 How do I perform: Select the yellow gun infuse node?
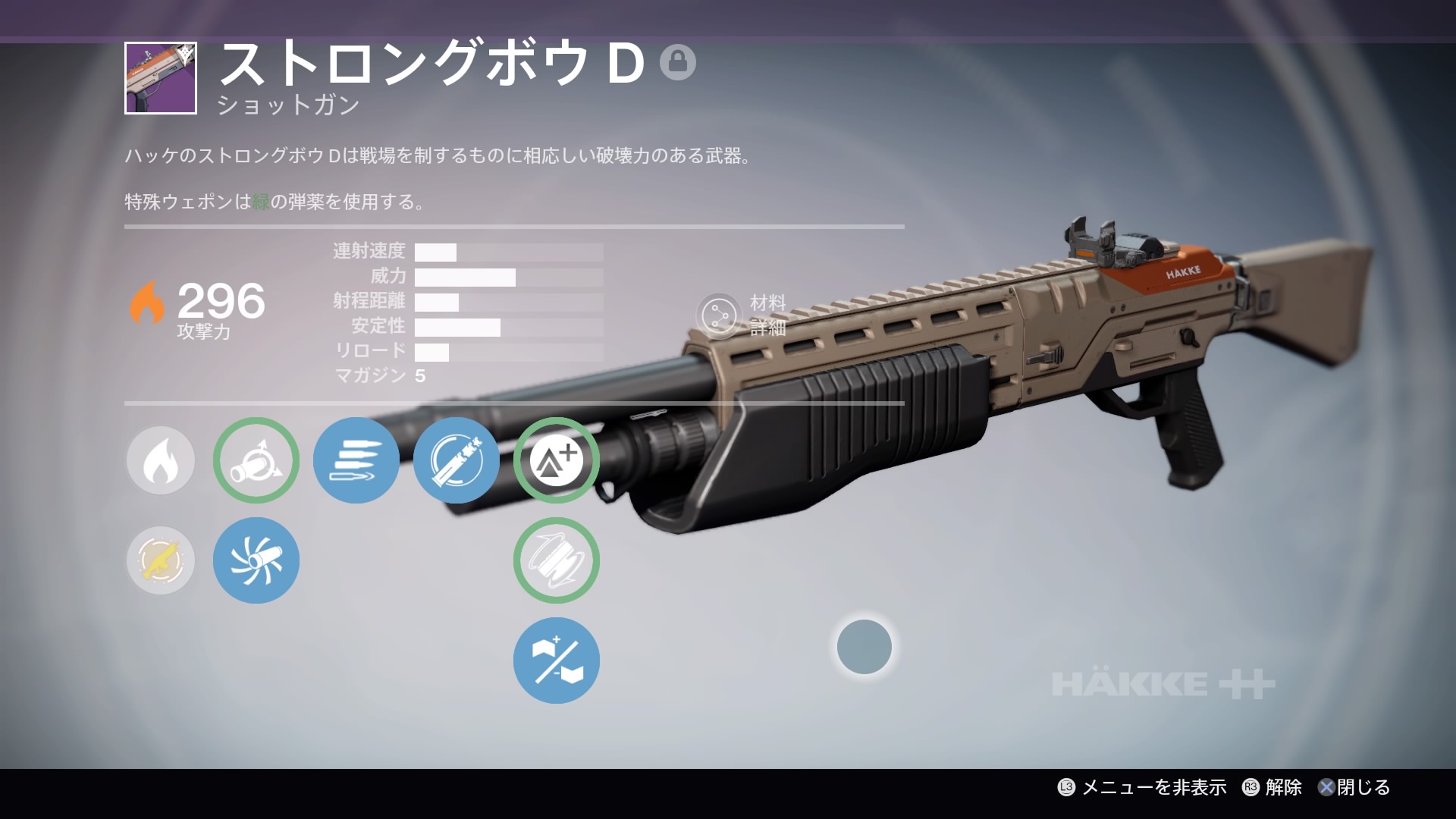click(161, 560)
